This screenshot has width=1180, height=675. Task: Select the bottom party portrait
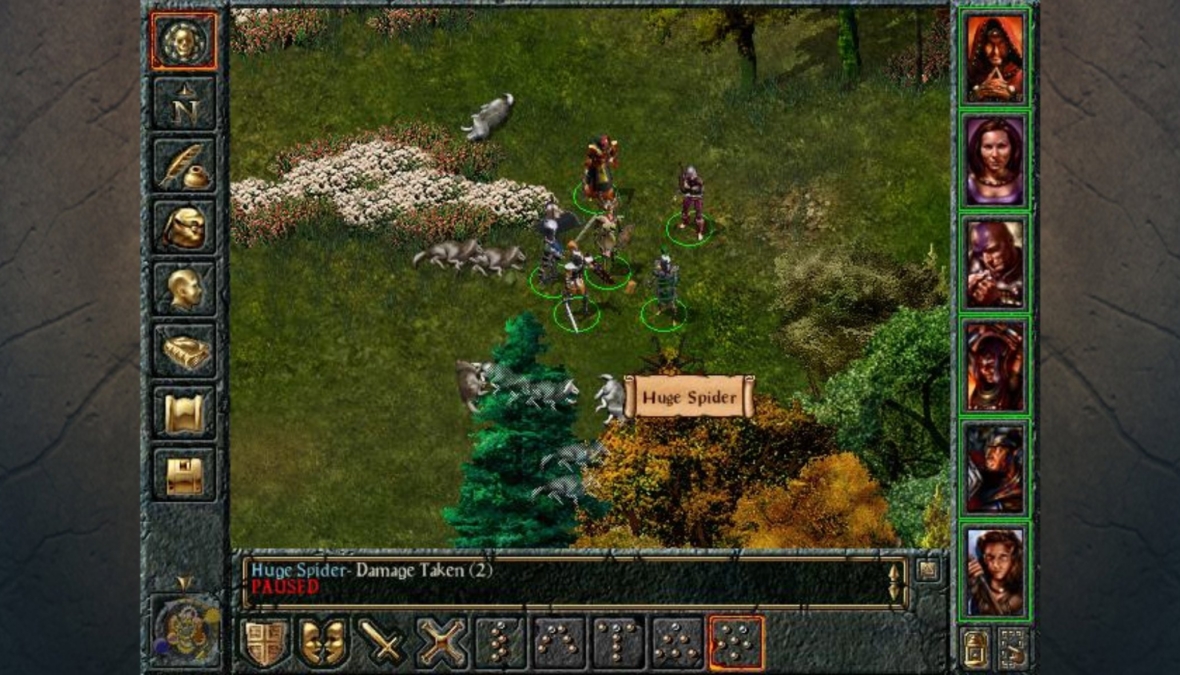click(994, 571)
